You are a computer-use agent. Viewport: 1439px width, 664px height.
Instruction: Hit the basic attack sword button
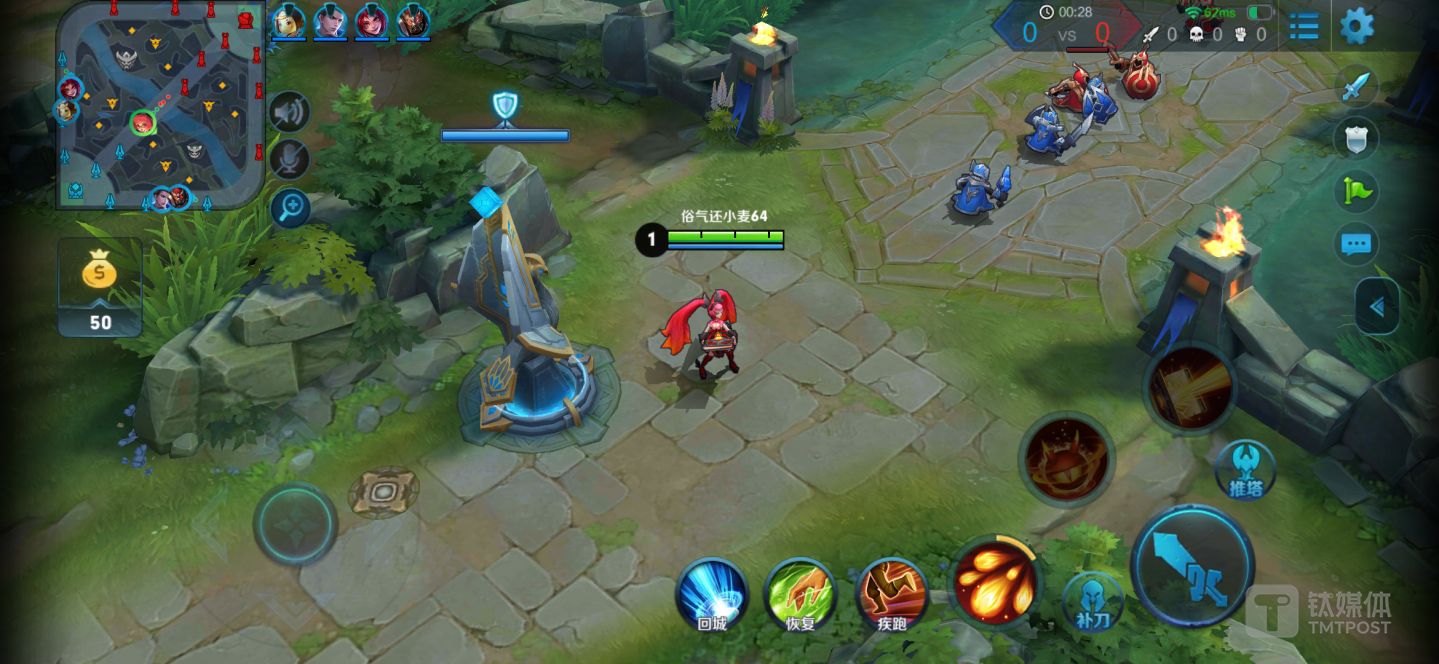1192,566
